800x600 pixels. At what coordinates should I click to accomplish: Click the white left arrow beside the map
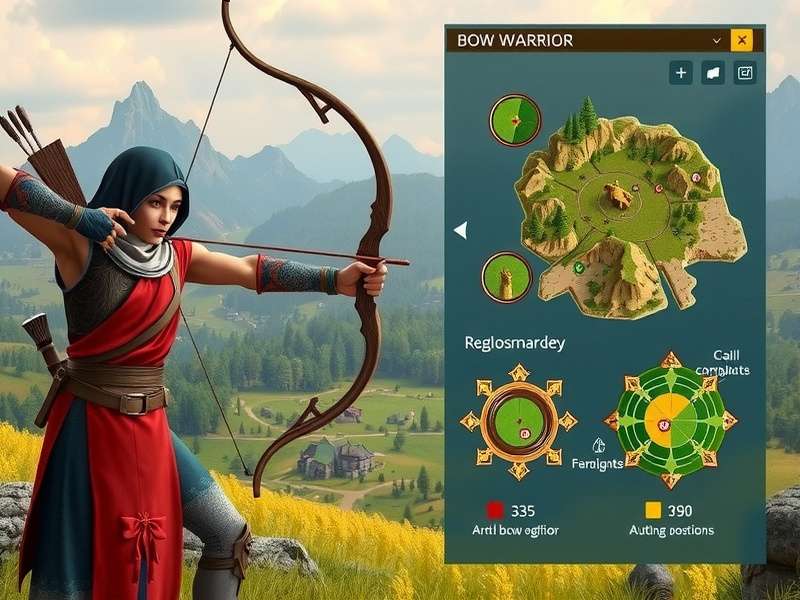pos(460,231)
